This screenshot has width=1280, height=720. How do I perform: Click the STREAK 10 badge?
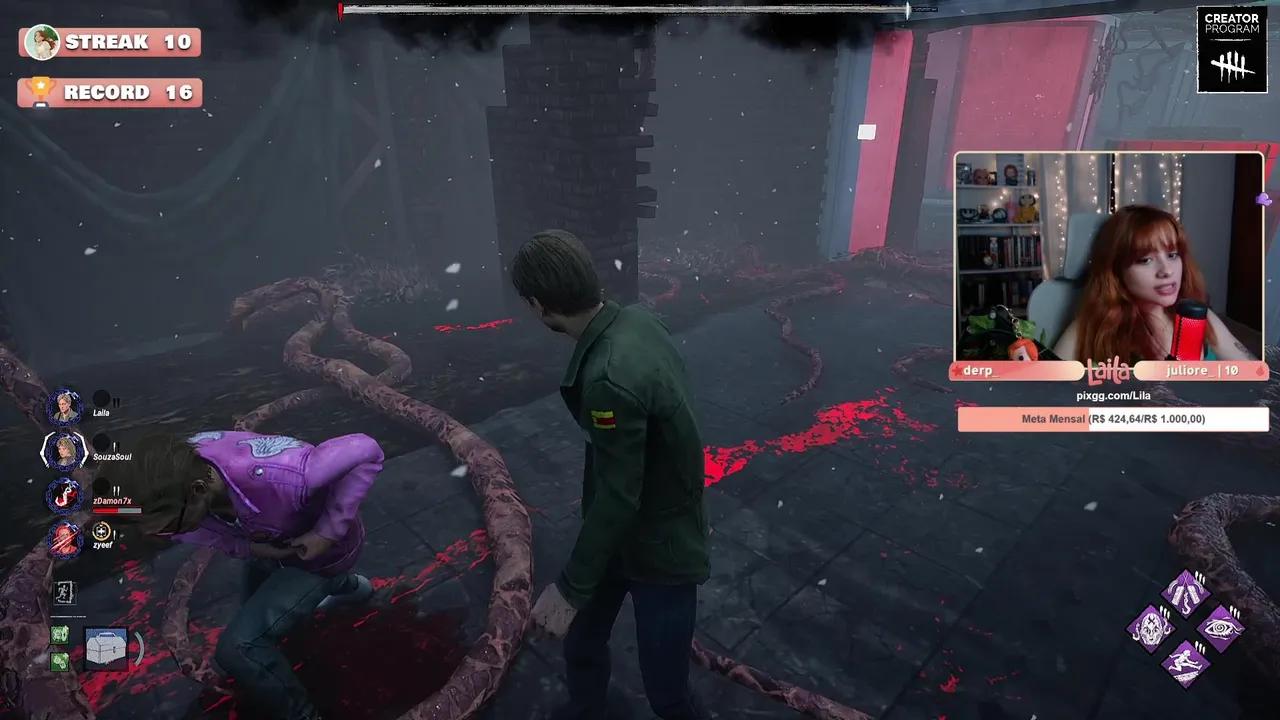point(110,43)
